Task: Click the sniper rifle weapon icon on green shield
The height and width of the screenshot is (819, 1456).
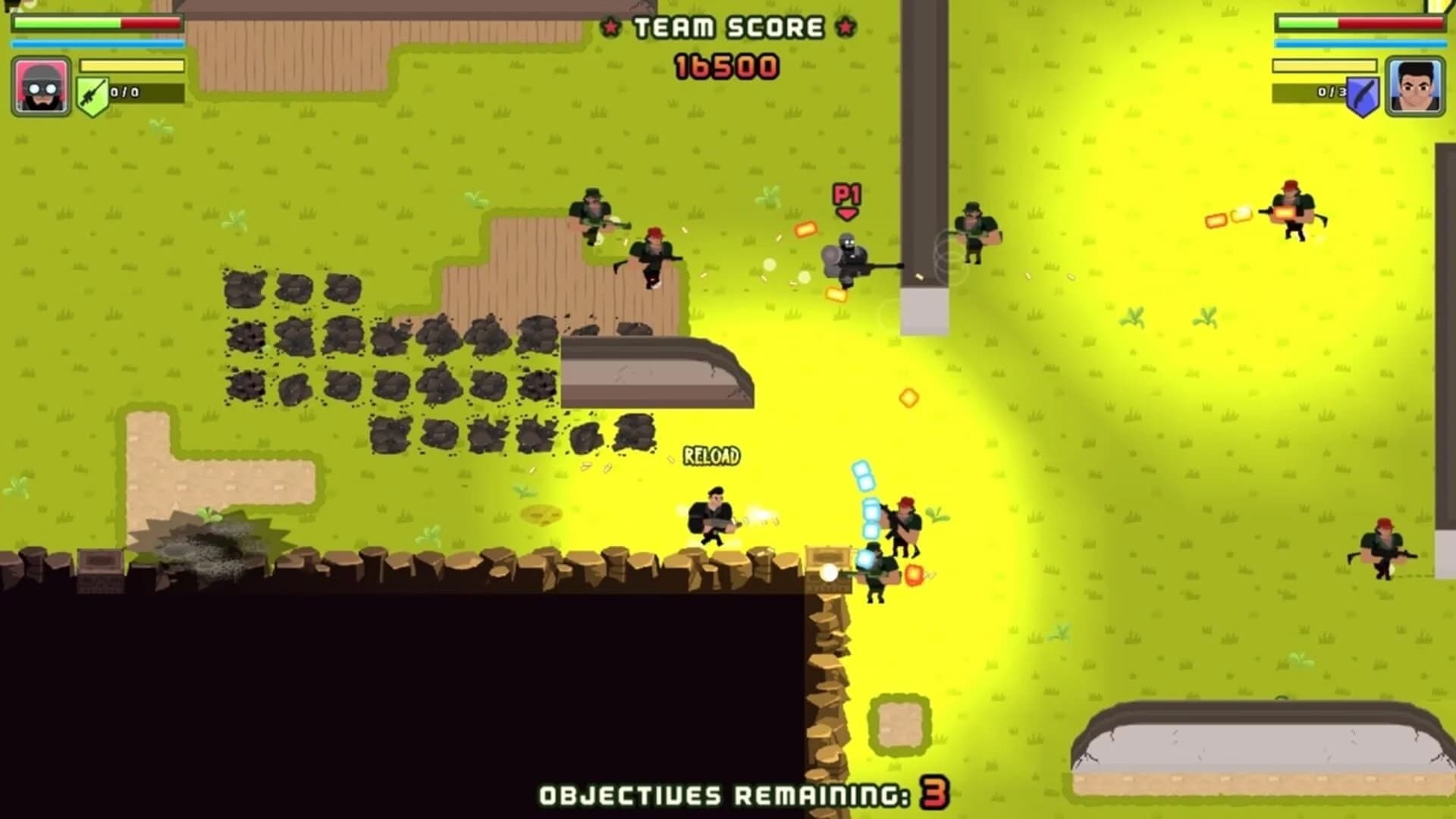Action: (93, 93)
